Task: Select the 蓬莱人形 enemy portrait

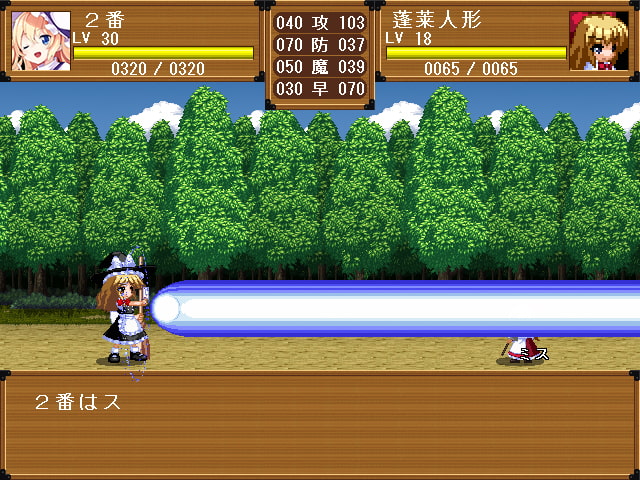Action: point(598,41)
